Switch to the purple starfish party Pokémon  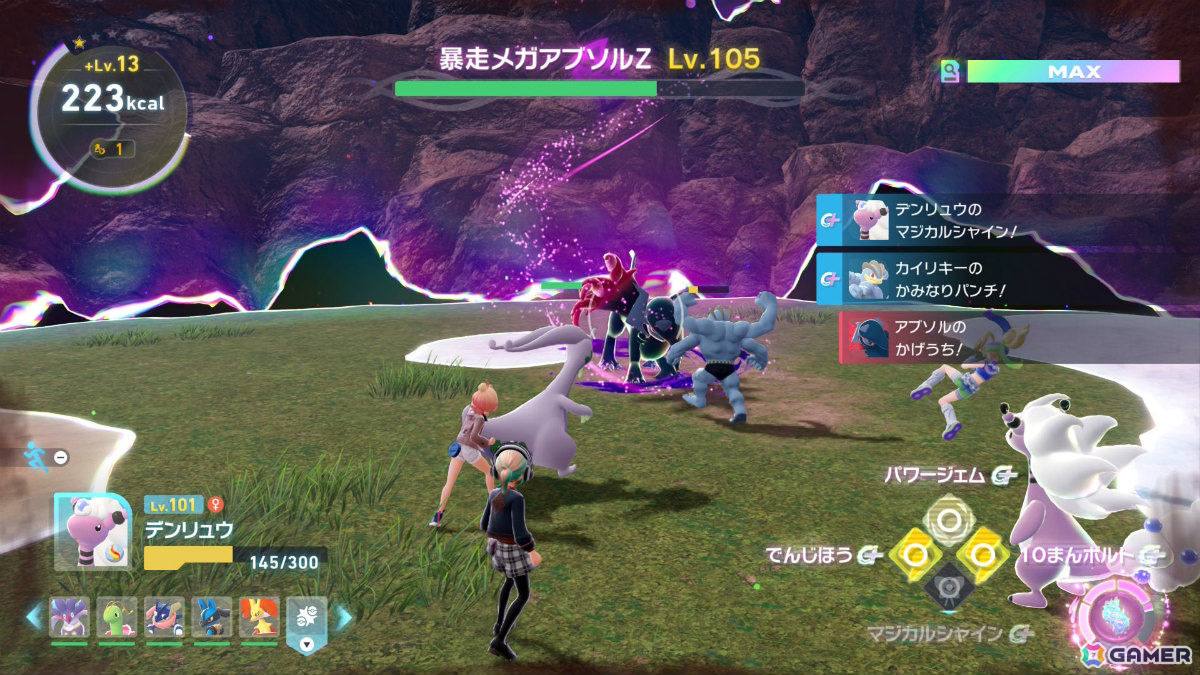[x=70, y=618]
